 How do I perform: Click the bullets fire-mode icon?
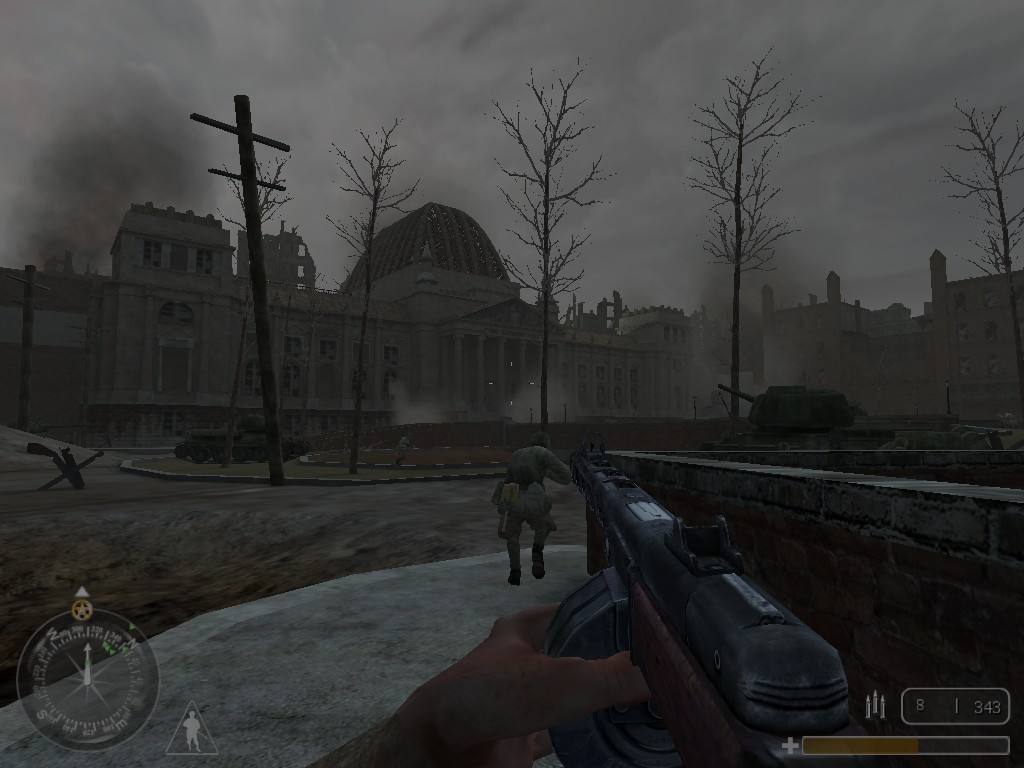[x=875, y=706]
